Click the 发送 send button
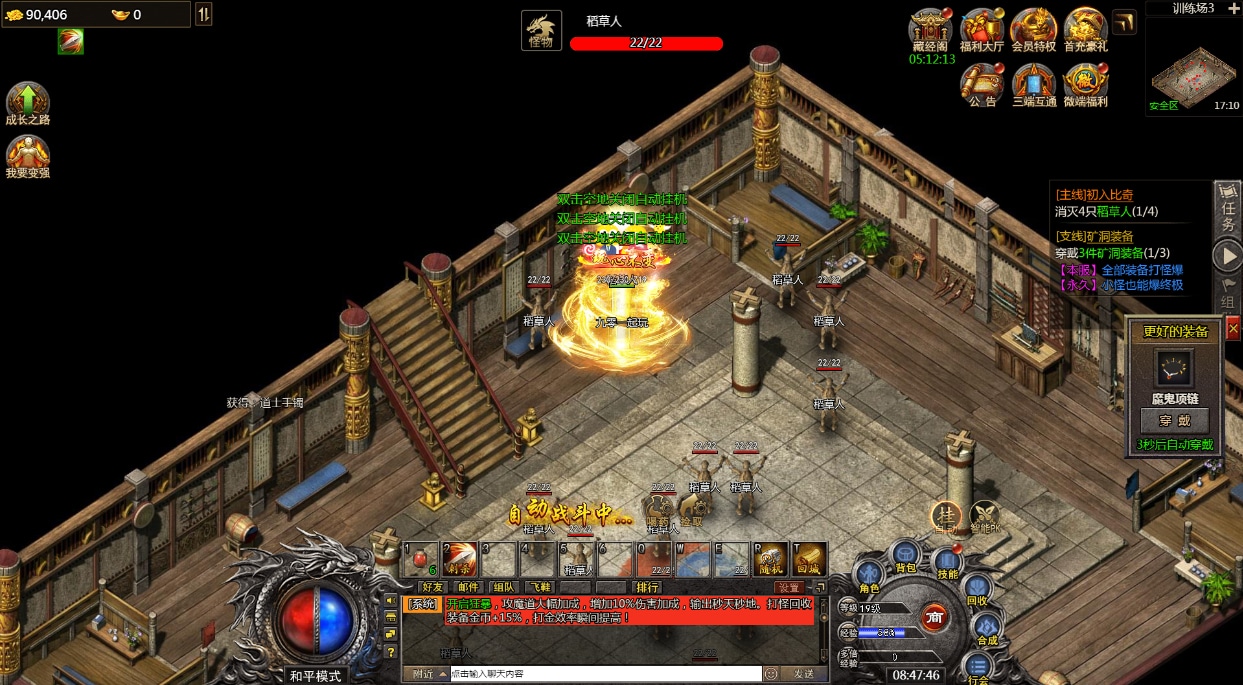Viewport: 1243px width, 685px height. coord(803,674)
